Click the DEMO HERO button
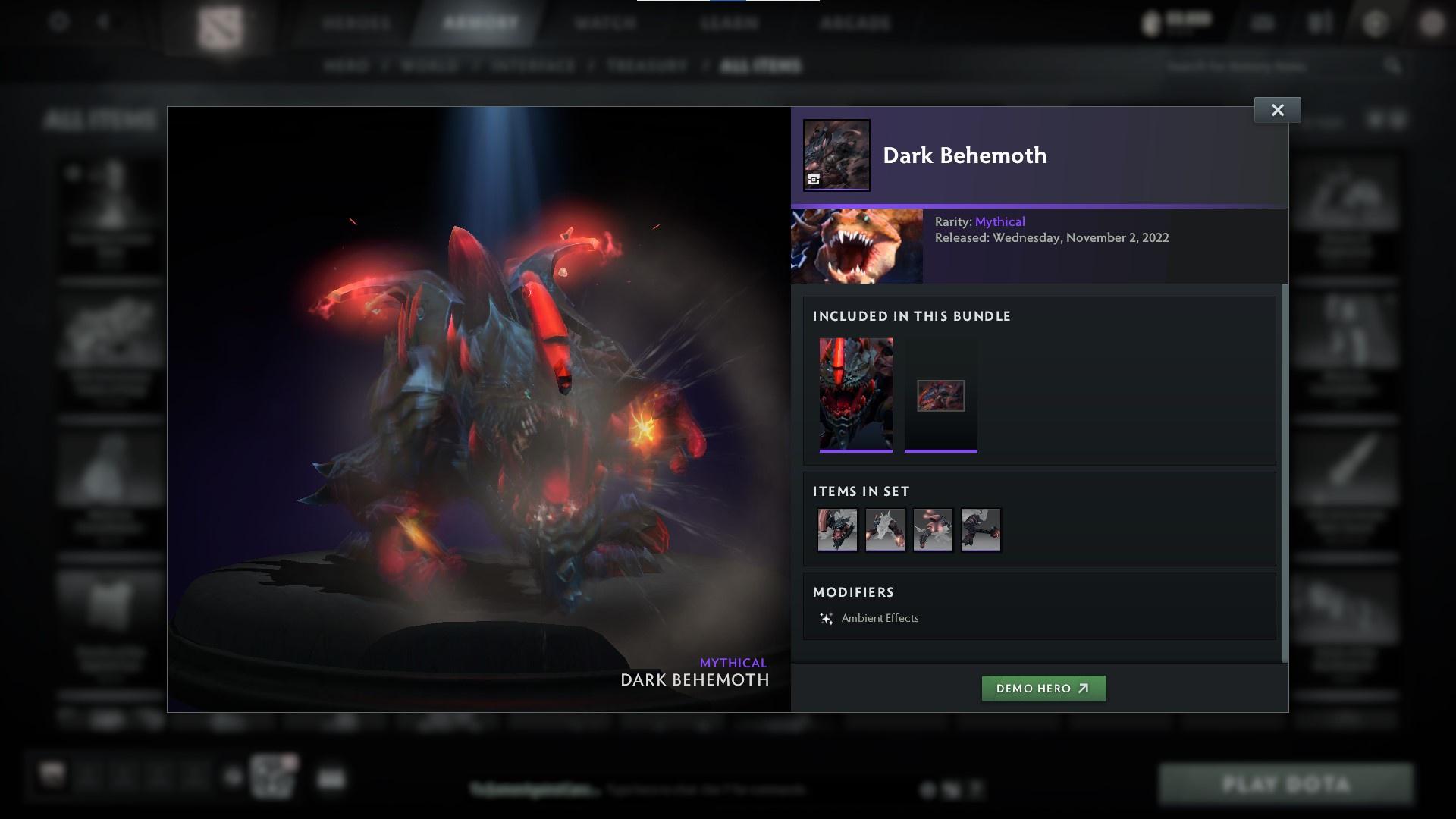The image size is (1456, 819). 1044,689
